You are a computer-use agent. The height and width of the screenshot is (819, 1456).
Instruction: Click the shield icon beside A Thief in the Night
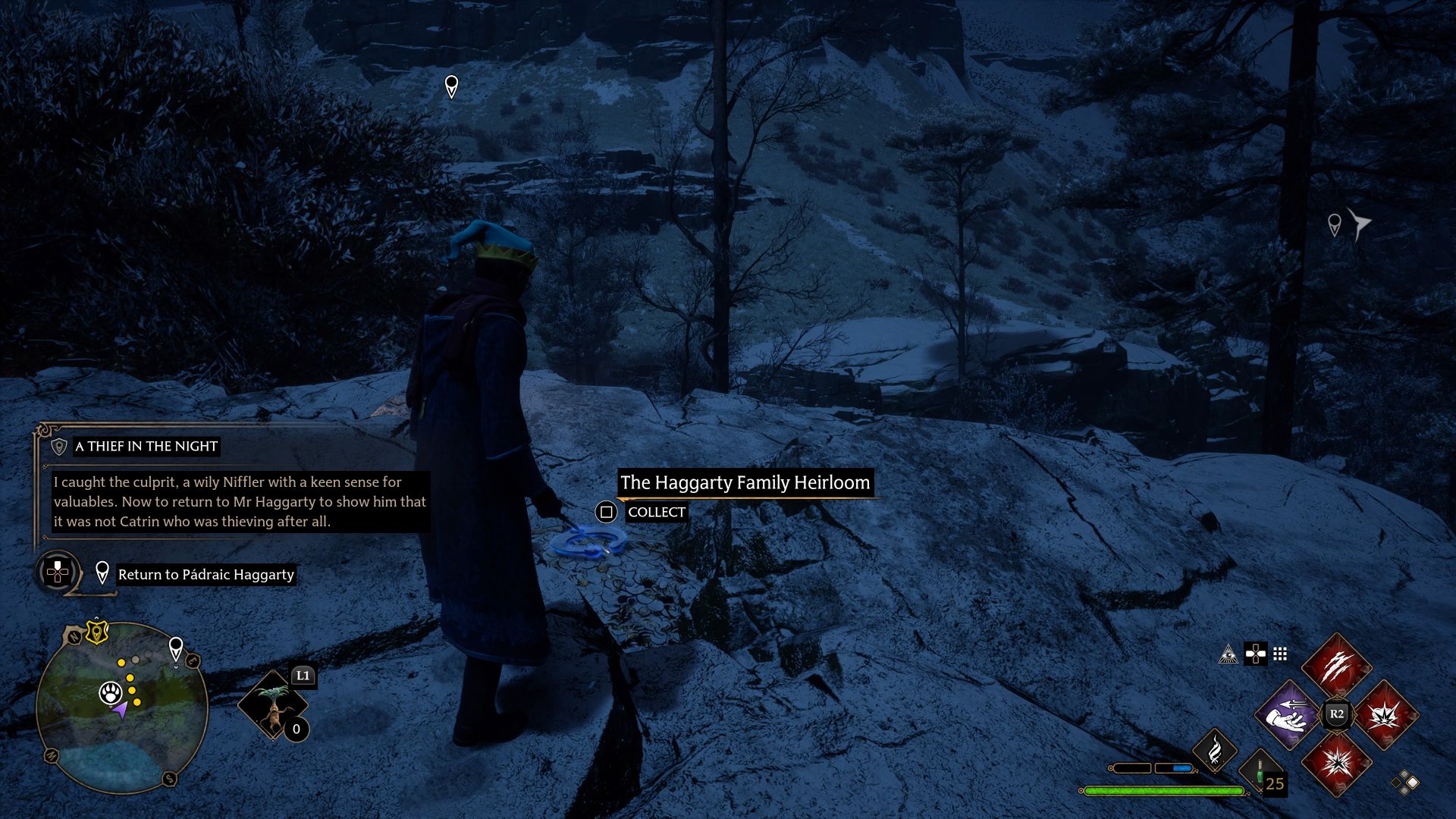tap(58, 447)
